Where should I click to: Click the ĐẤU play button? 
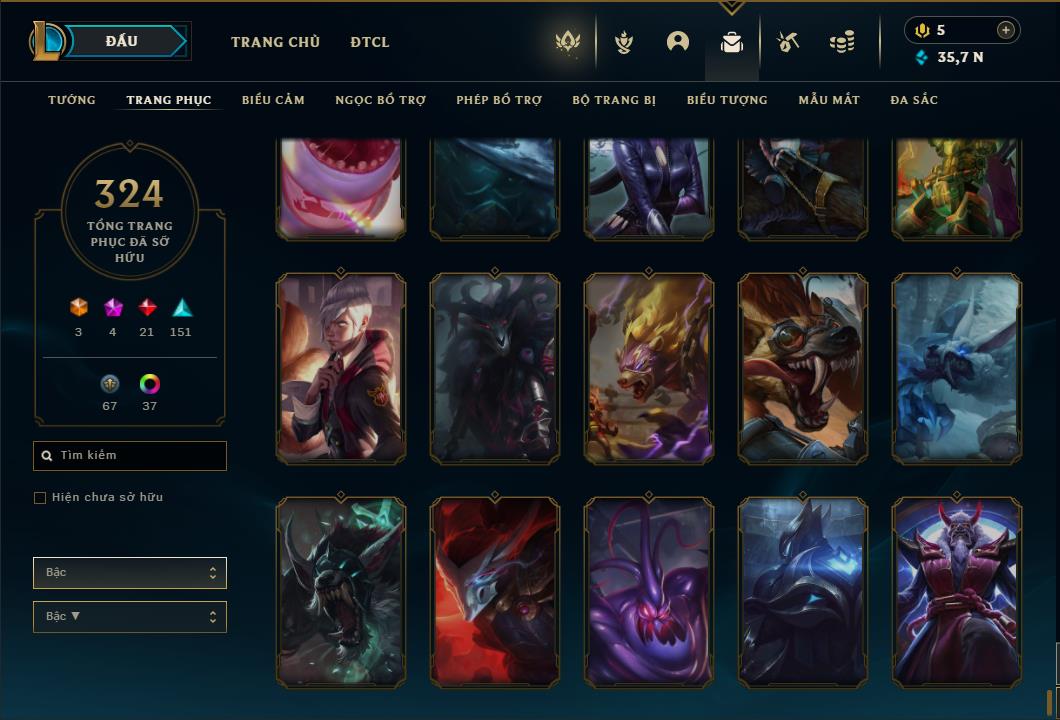(121, 41)
